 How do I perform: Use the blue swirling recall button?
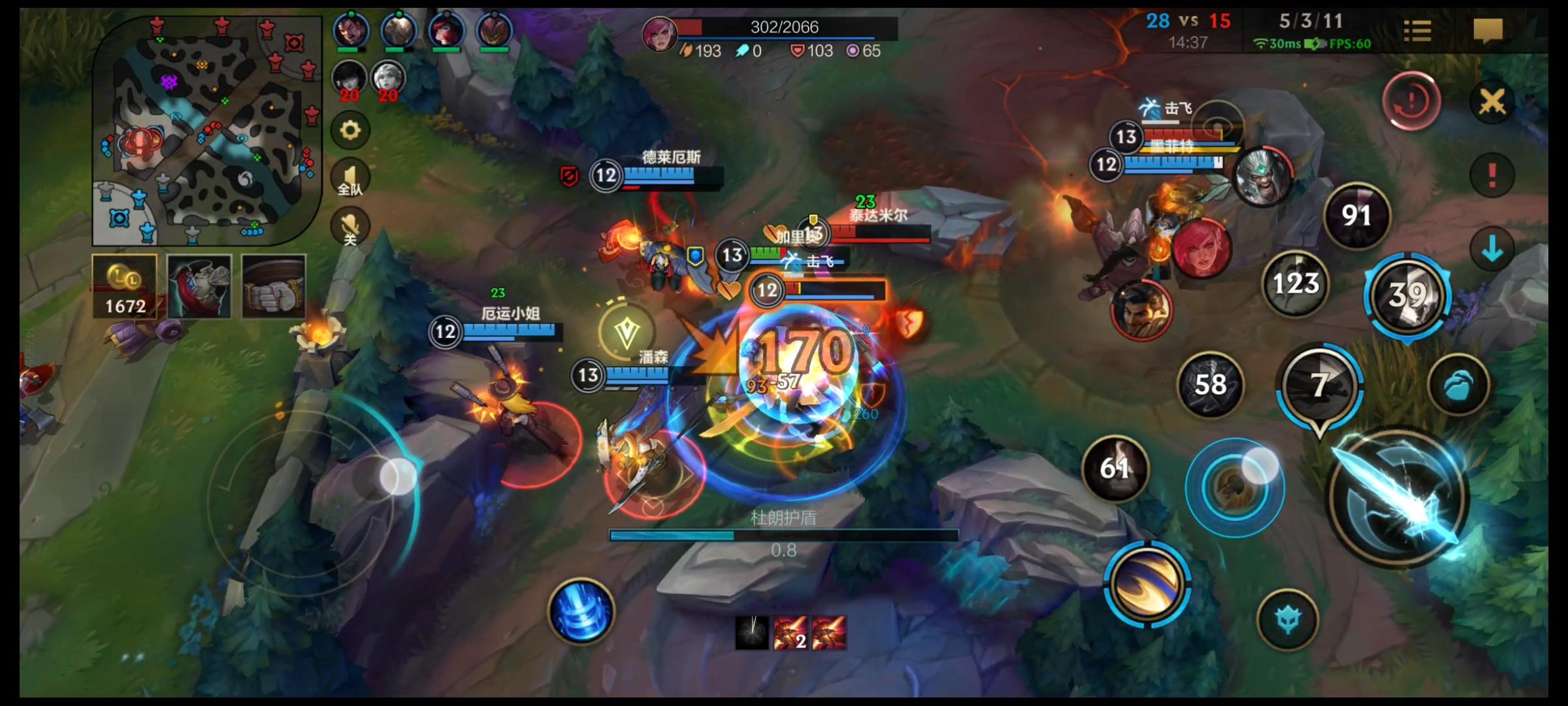[581, 612]
